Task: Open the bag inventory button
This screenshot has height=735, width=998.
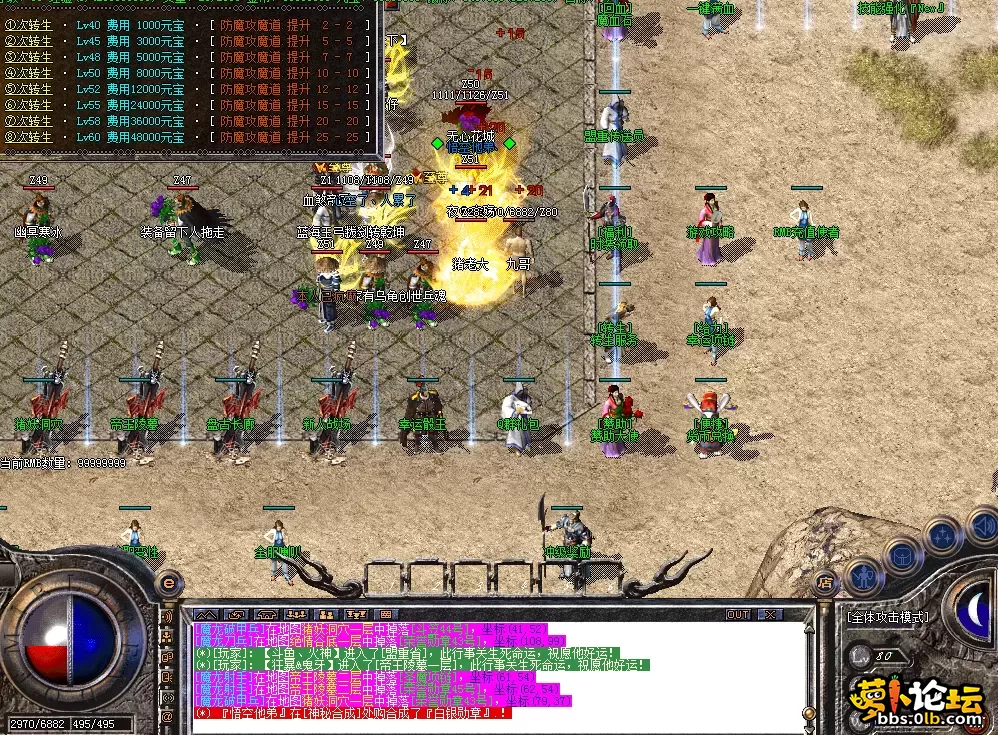Action: pos(903,555)
